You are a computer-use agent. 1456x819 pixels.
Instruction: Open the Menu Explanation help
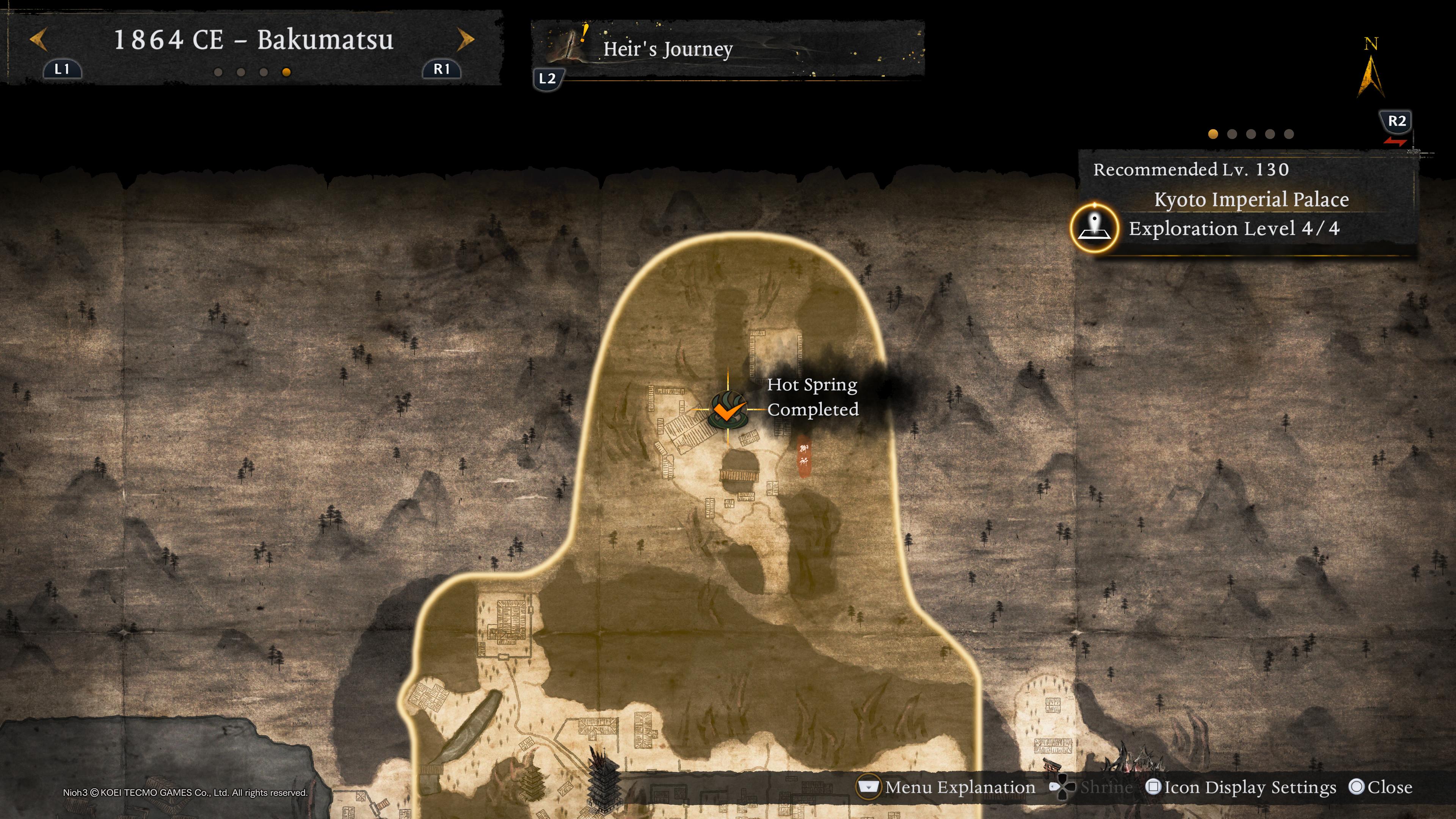(947, 788)
